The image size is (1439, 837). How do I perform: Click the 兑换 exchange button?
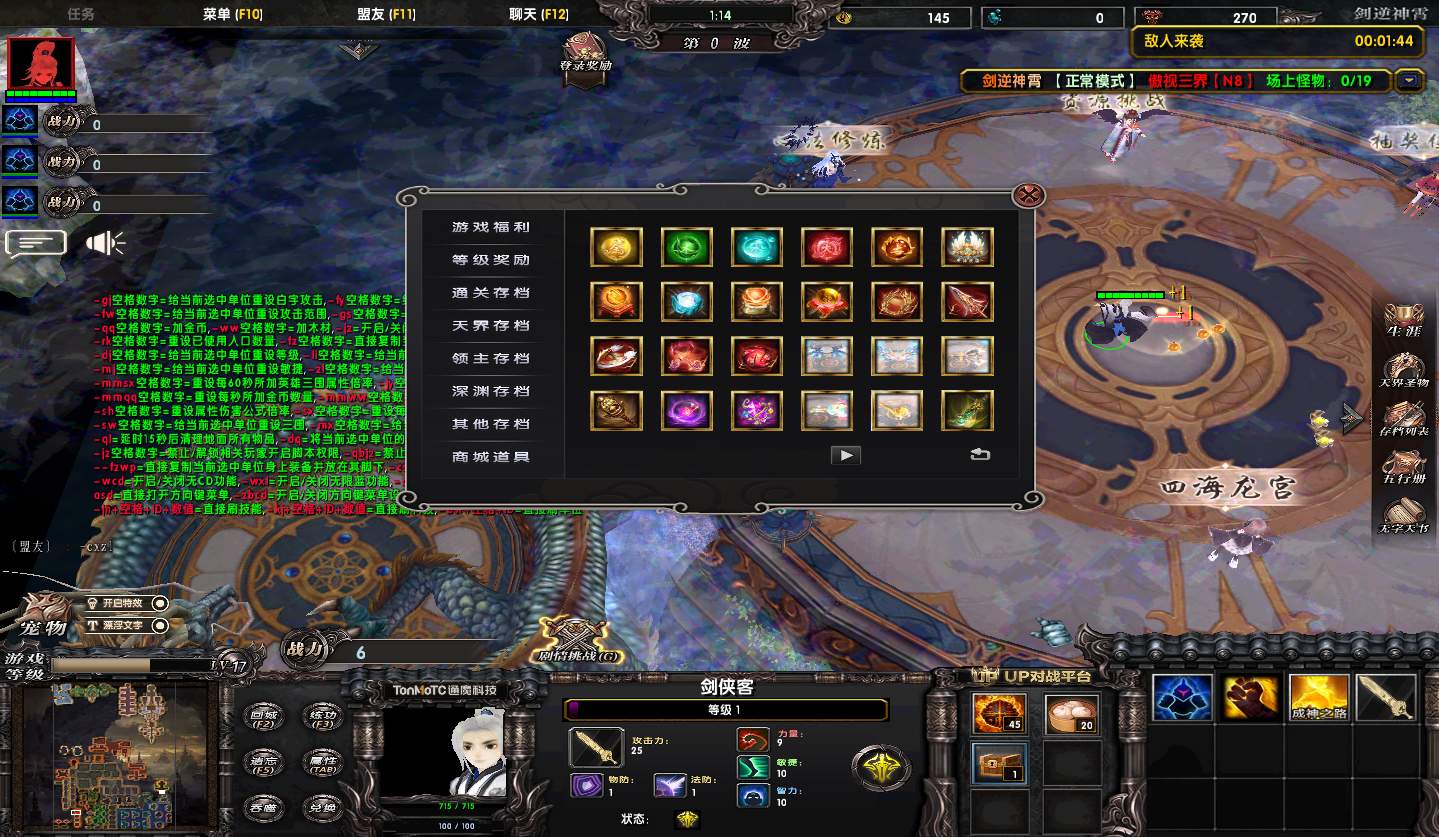pyautogui.click(x=321, y=808)
